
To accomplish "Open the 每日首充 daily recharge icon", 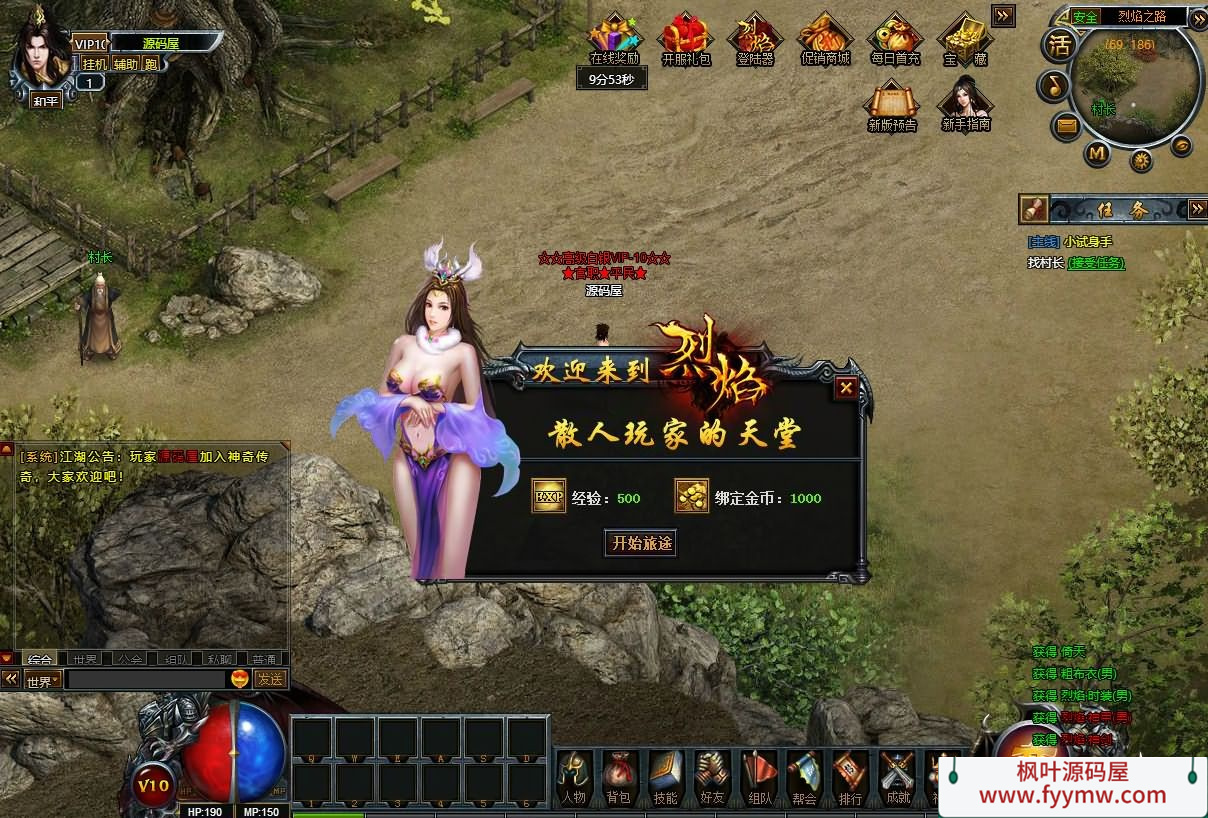I will (894, 40).
